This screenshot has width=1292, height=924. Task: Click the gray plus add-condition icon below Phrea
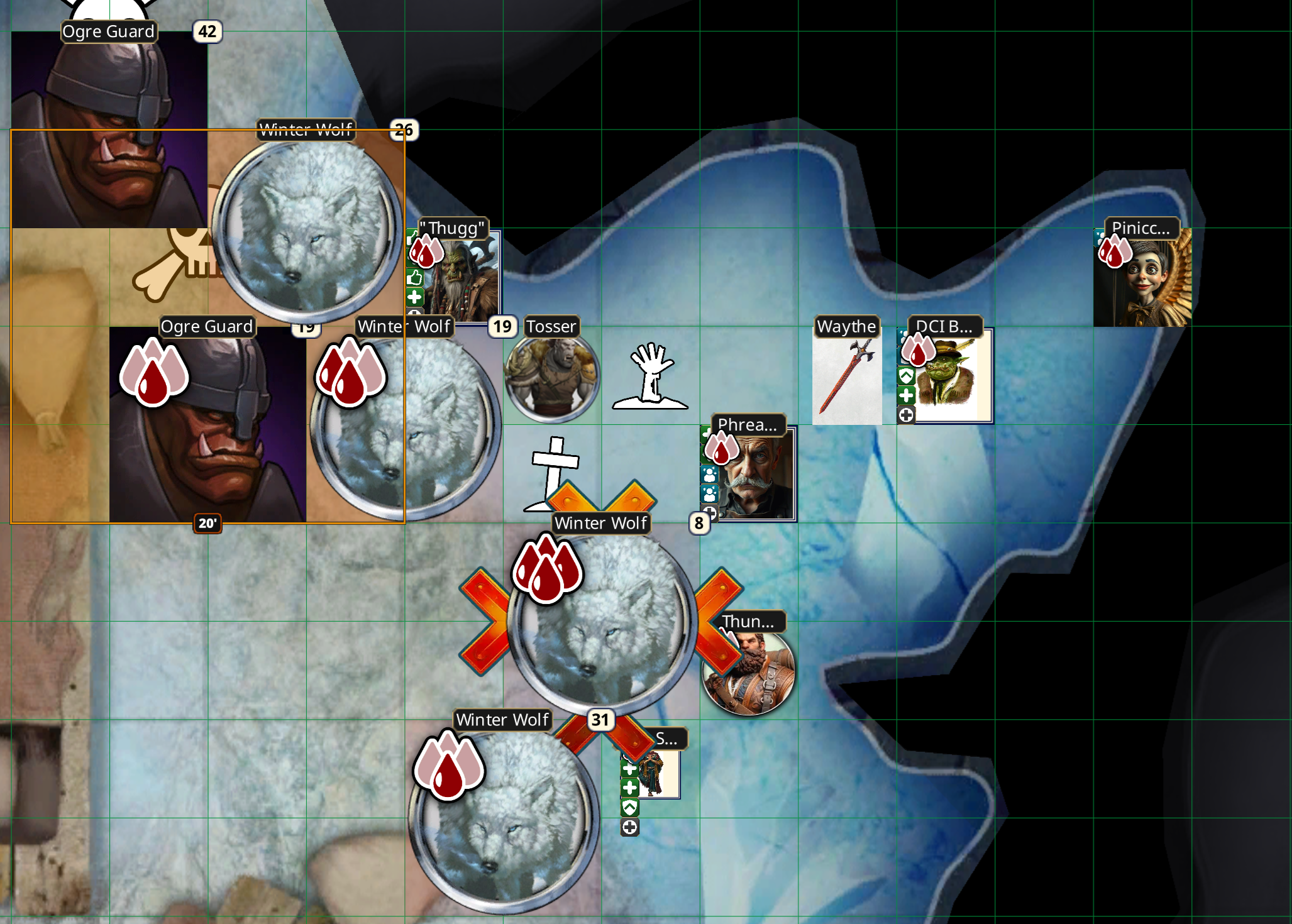pos(710,514)
